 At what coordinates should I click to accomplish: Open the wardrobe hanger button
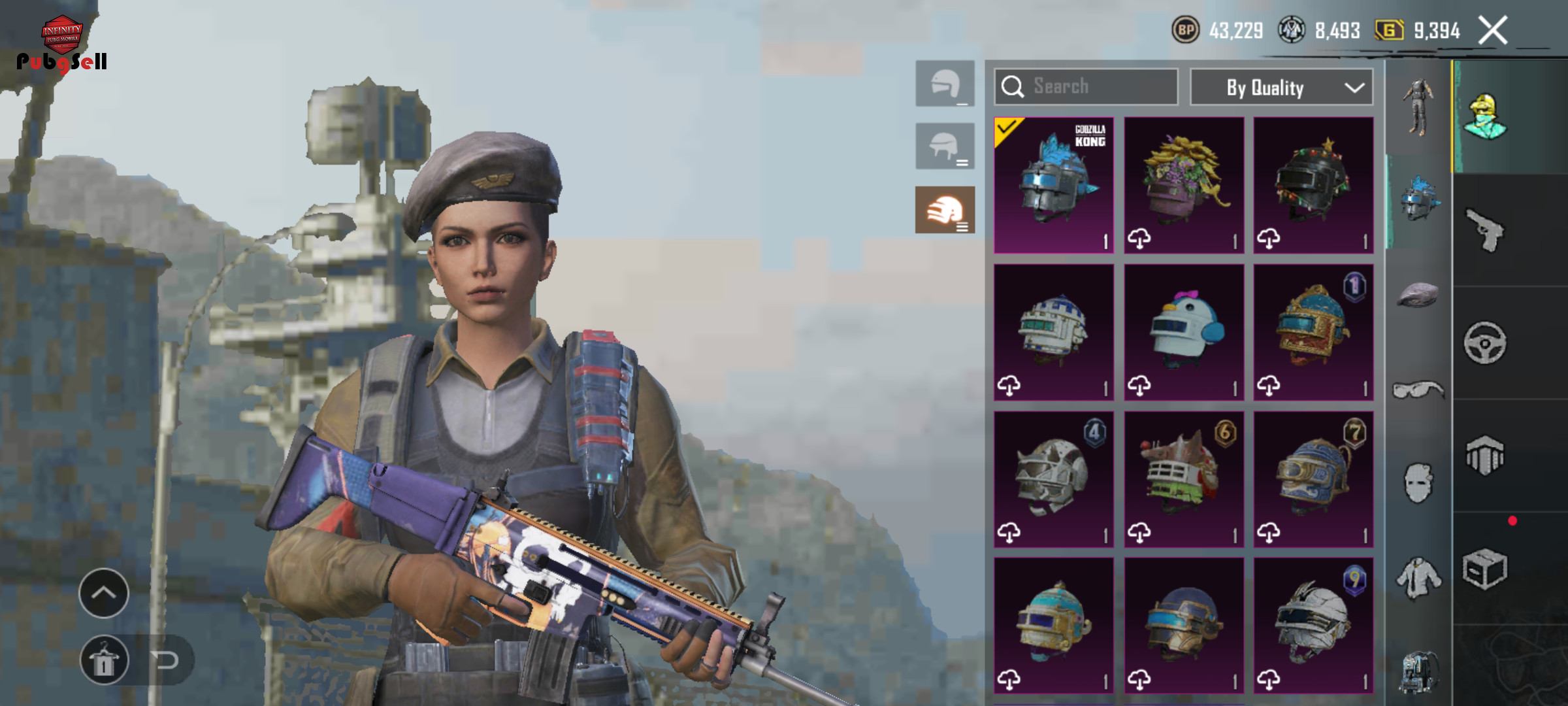(x=104, y=660)
